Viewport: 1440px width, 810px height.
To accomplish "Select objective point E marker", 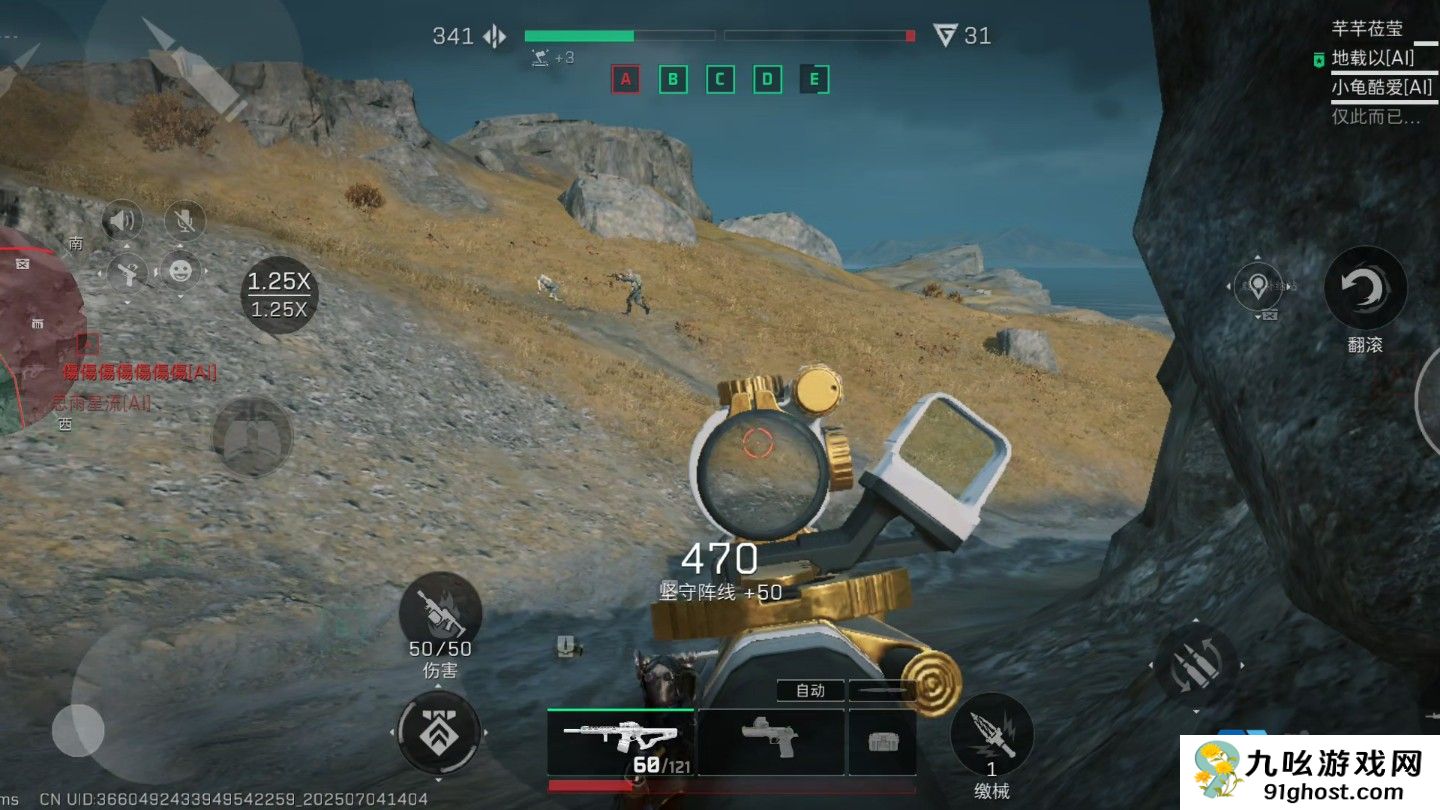I will tap(815, 79).
